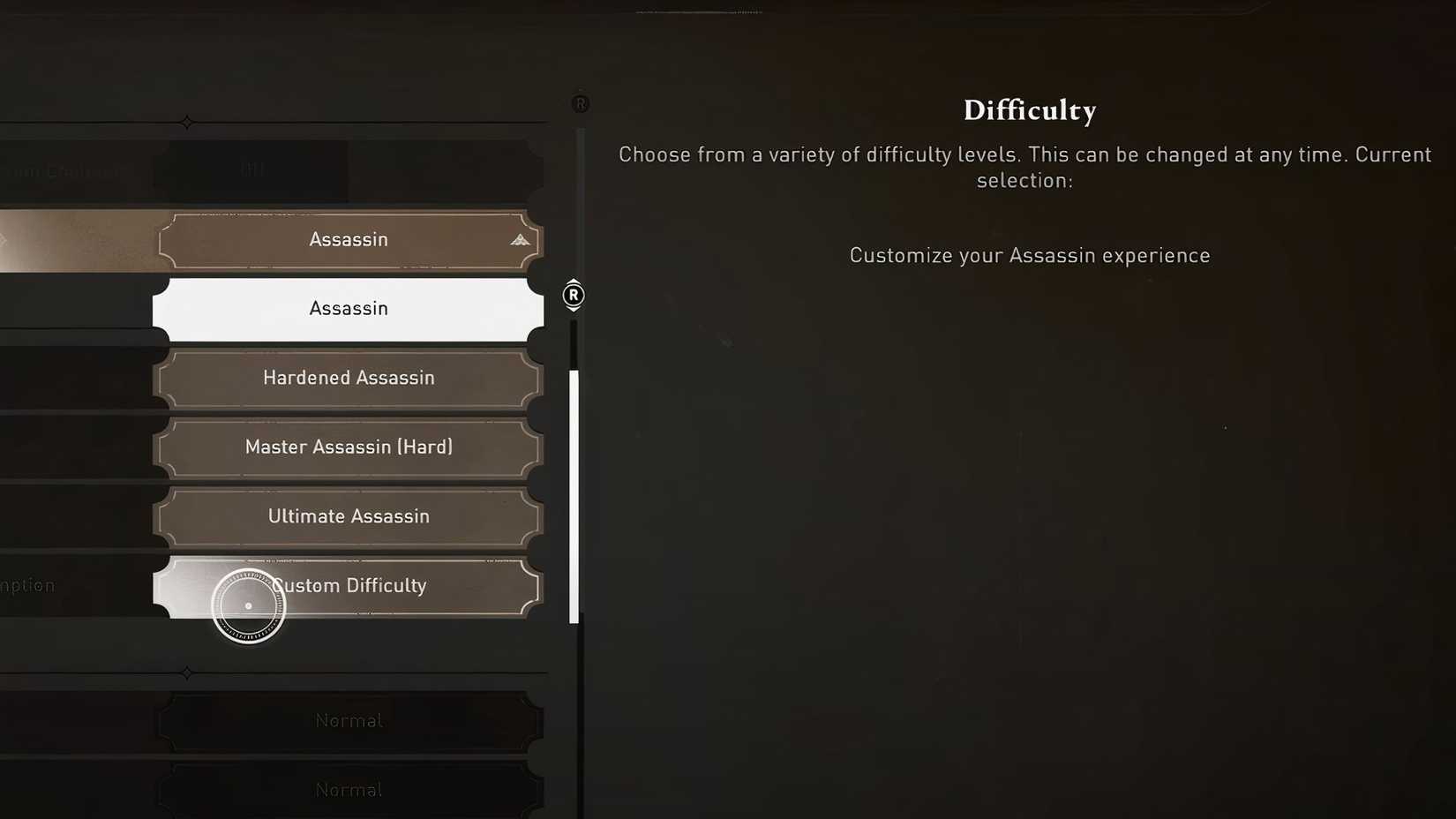
Task: Collapse the open Assassin difficulty dropdown
Action: point(349,239)
